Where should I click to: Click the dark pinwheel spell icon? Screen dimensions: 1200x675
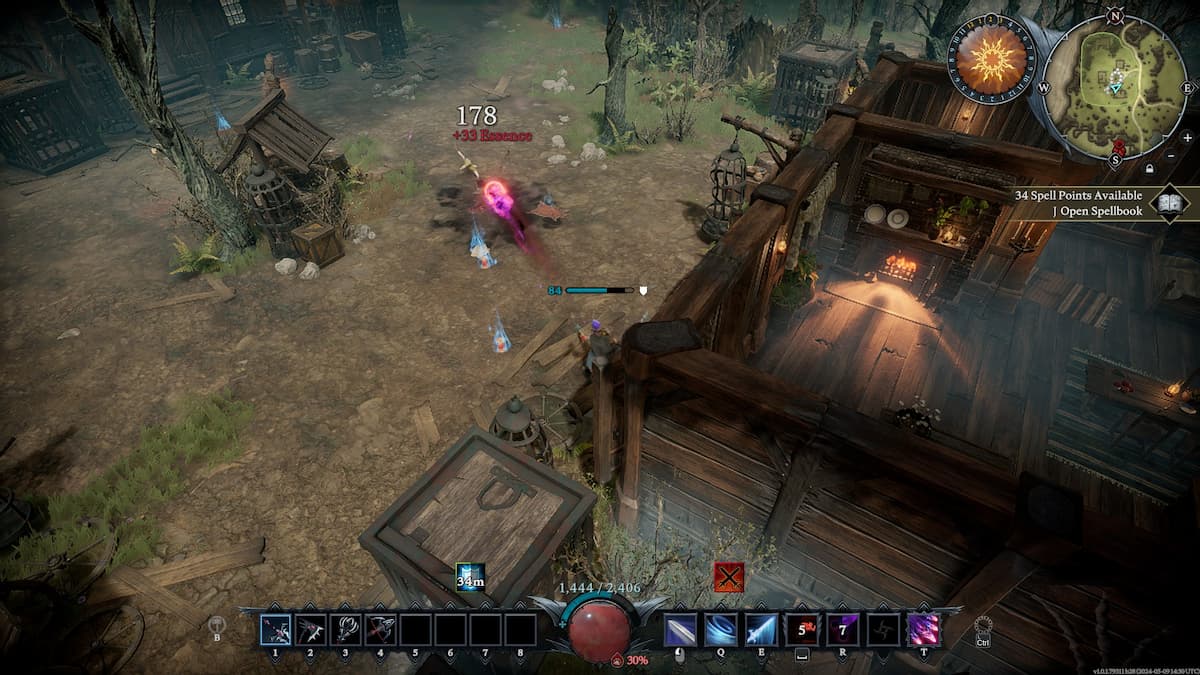click(x=882, y=630)
